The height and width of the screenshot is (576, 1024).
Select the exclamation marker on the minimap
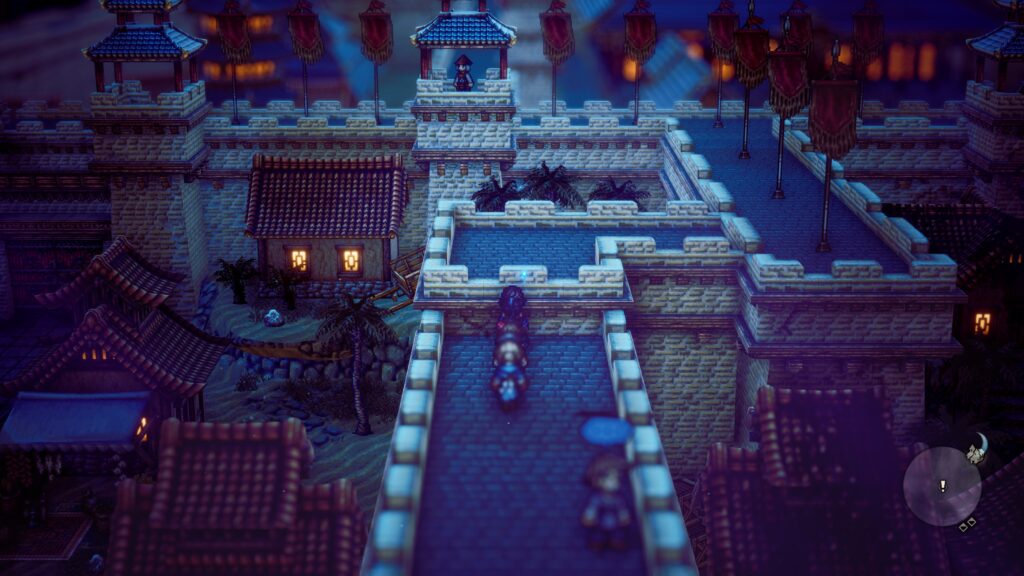(942, 486)
